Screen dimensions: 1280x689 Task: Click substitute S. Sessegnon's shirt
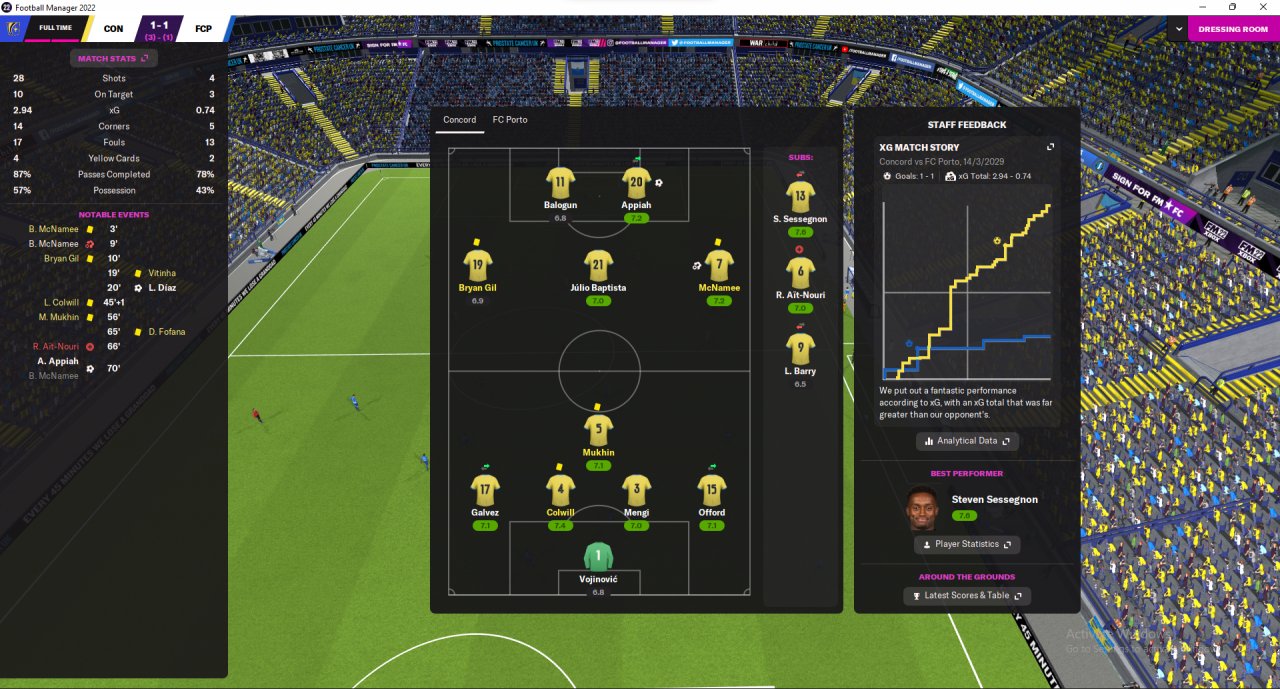[x=800, y=196]
